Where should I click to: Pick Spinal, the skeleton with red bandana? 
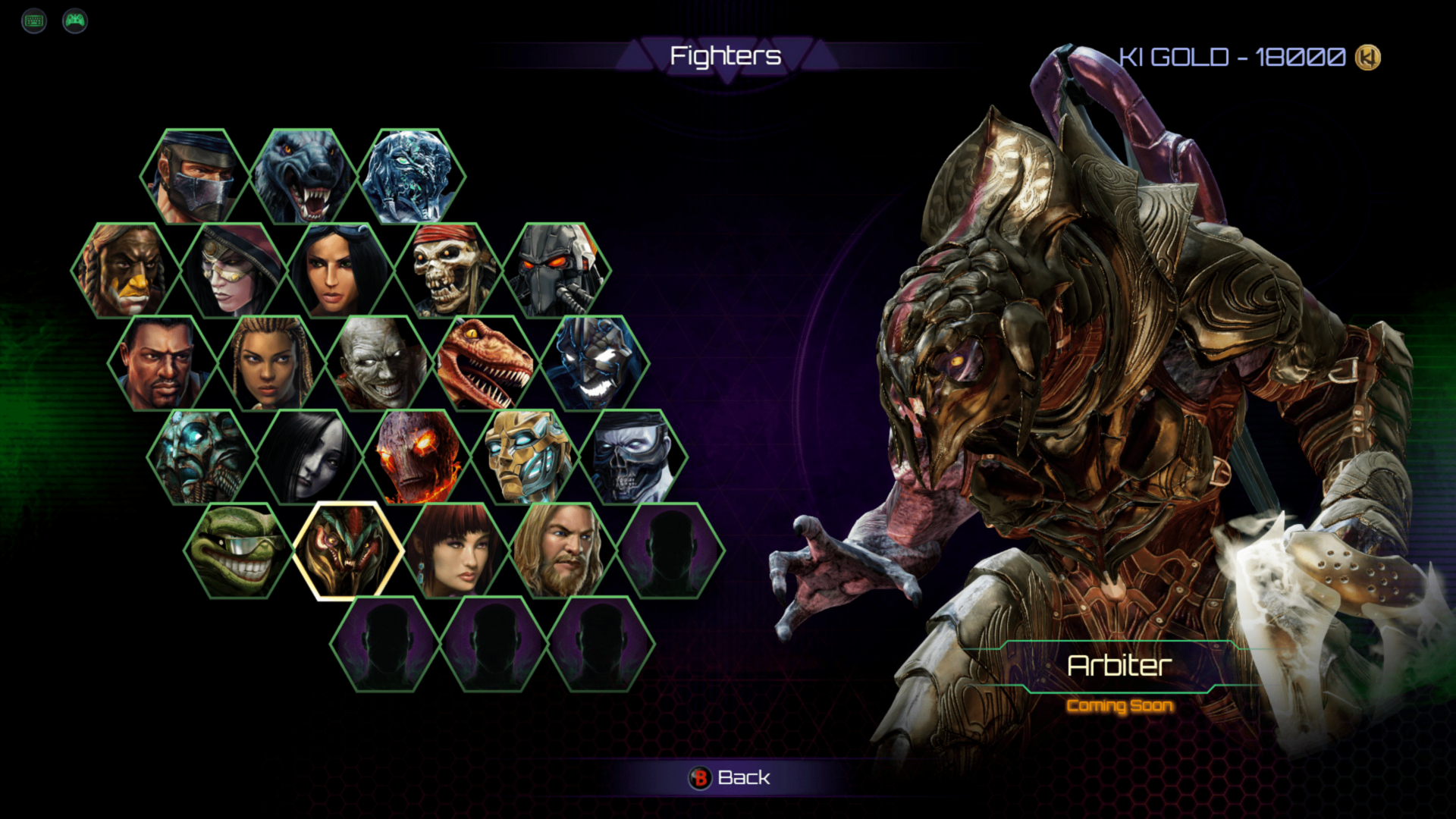[x=449, y=270]
